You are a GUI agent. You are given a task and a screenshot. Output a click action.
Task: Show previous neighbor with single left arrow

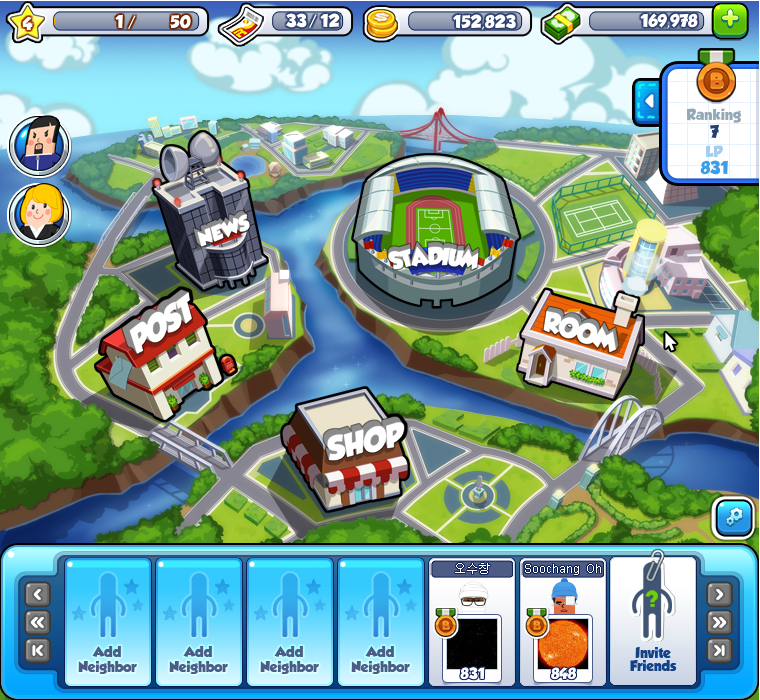37,595
